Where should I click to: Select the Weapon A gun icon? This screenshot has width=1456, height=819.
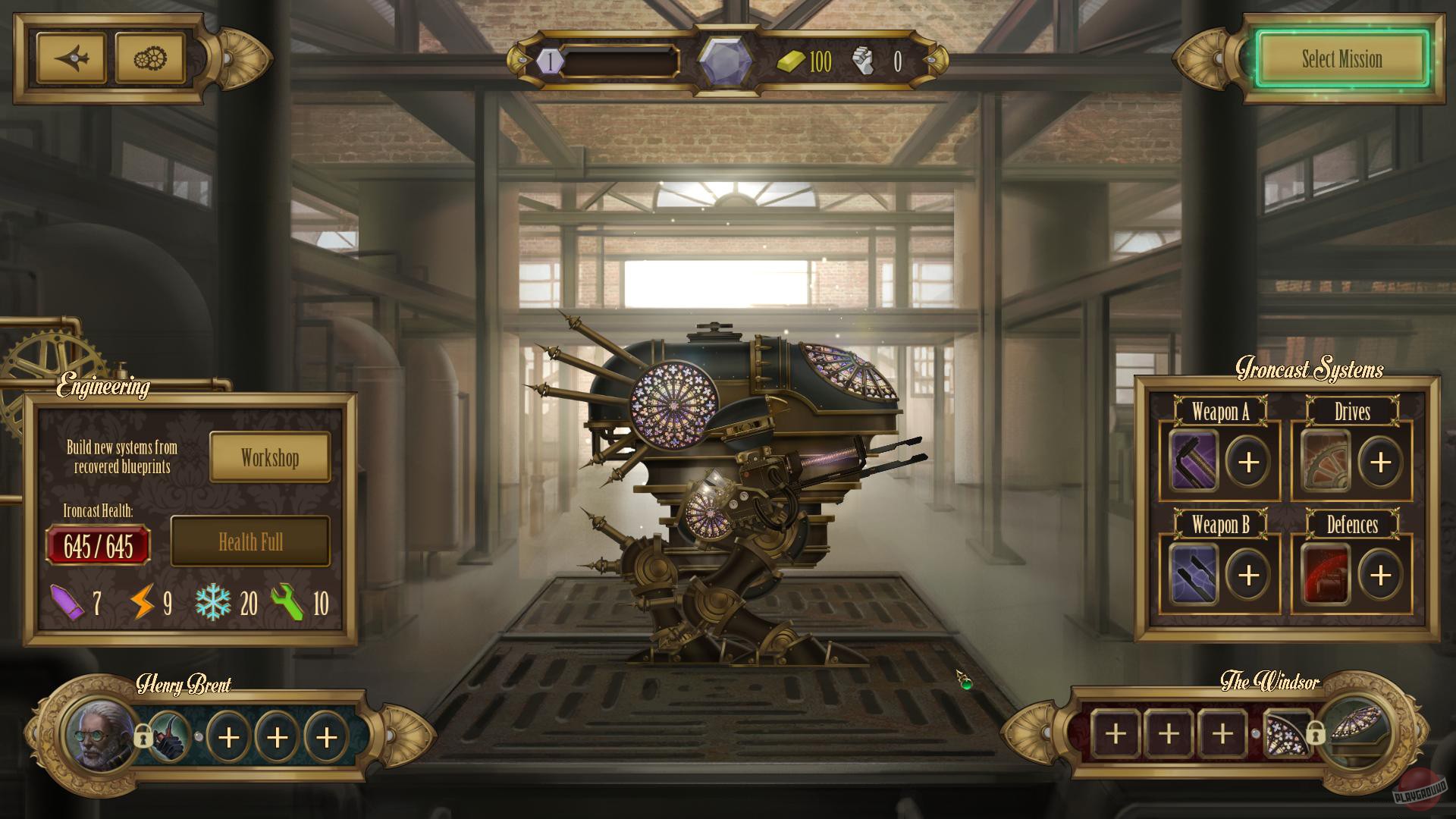(1193, 460)
